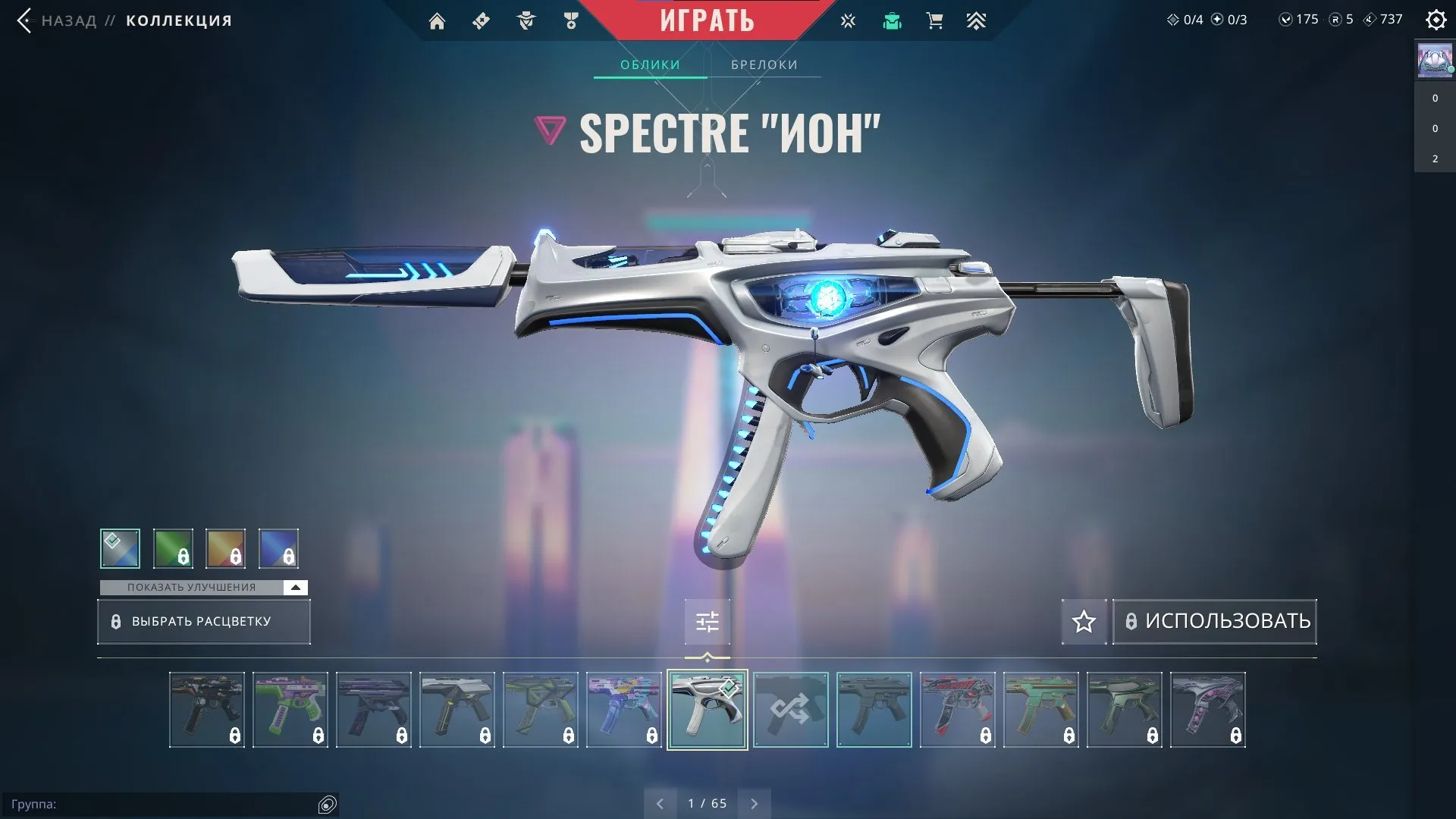Switch to the БРЕЛОКИ tab
The width and height of the screenshot is (1456, 819).
[x=763, y=64]
